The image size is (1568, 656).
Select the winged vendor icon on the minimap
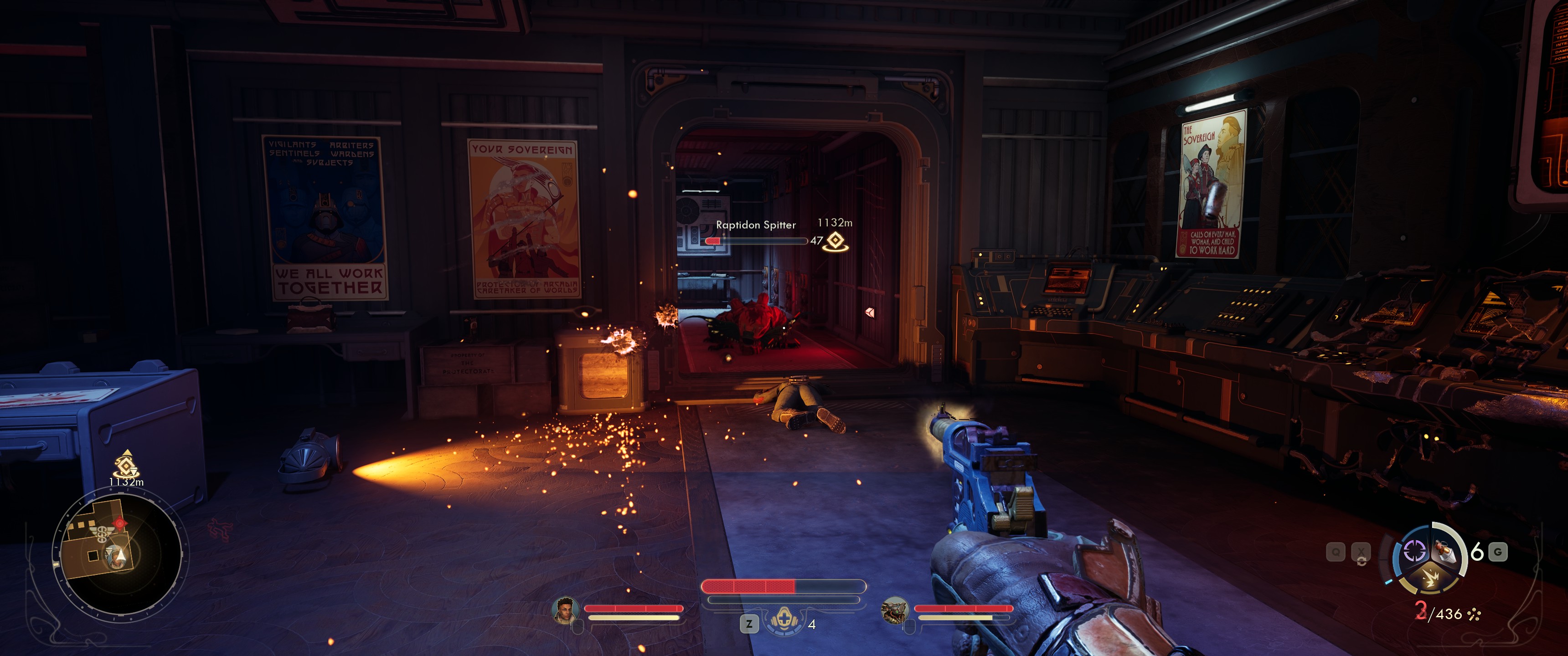[101, 534]
